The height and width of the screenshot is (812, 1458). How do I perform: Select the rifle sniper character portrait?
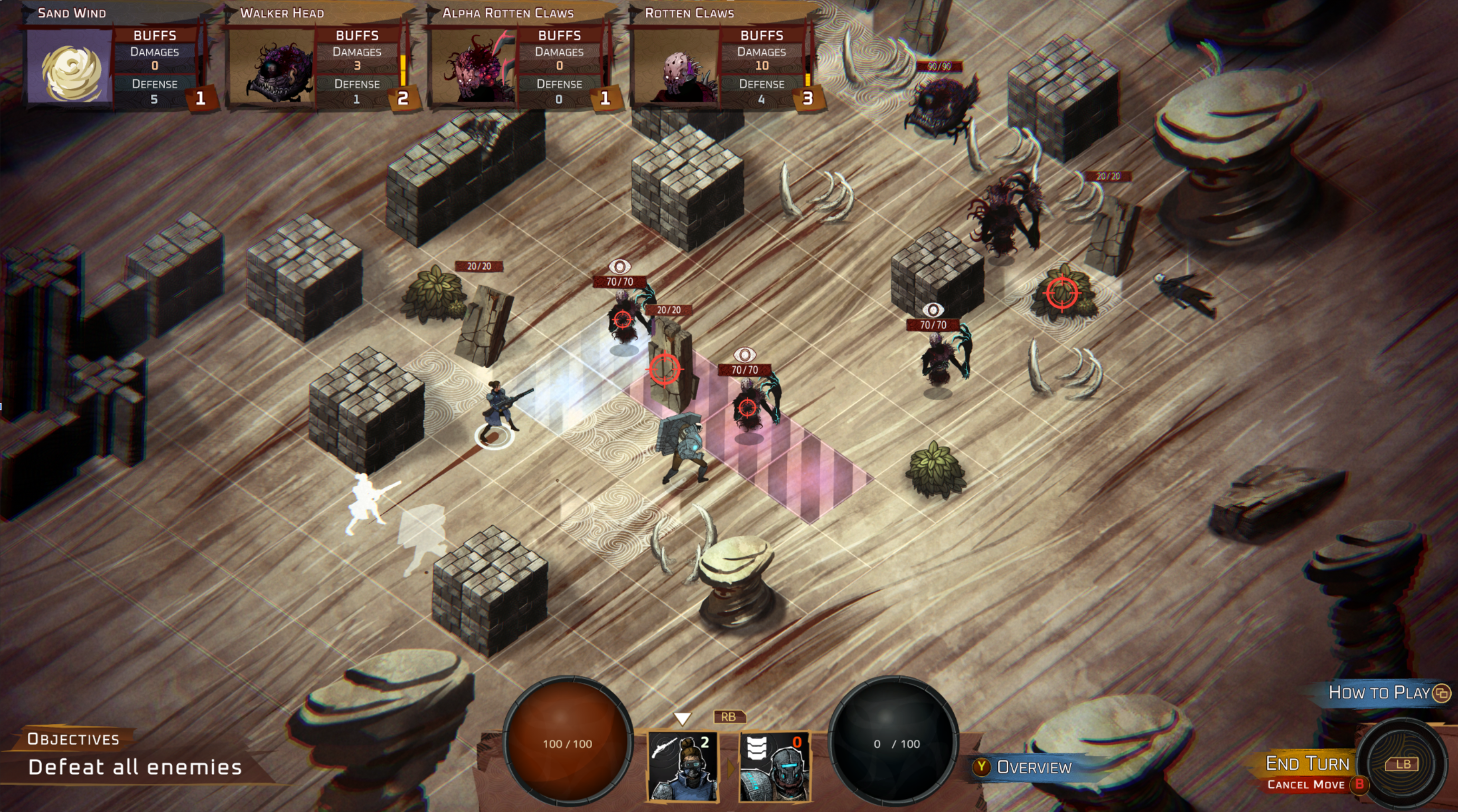pyautogui.click(x=683, y=766)
